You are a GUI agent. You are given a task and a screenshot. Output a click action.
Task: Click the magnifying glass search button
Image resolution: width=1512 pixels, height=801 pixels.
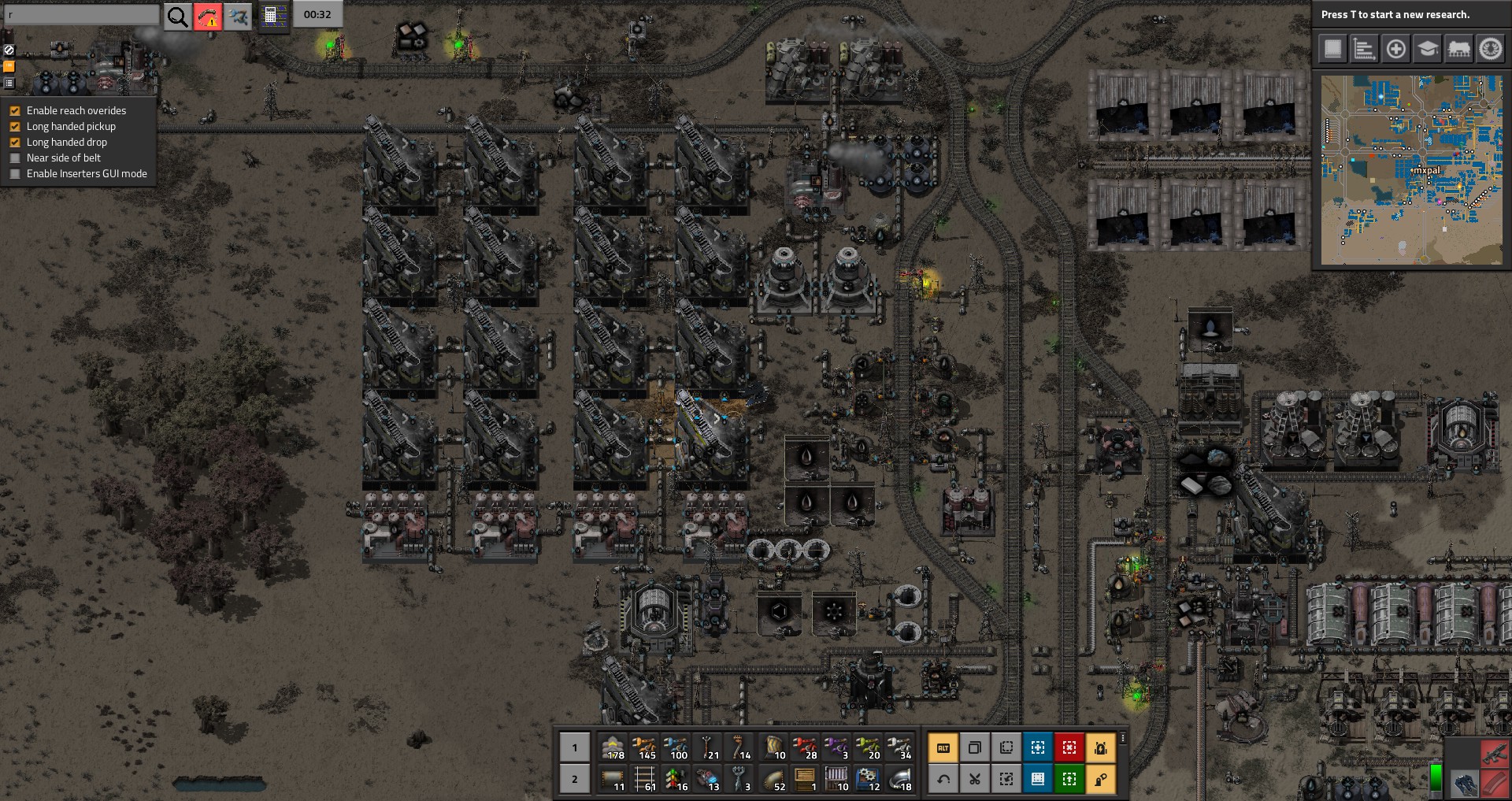coord(178,16)
